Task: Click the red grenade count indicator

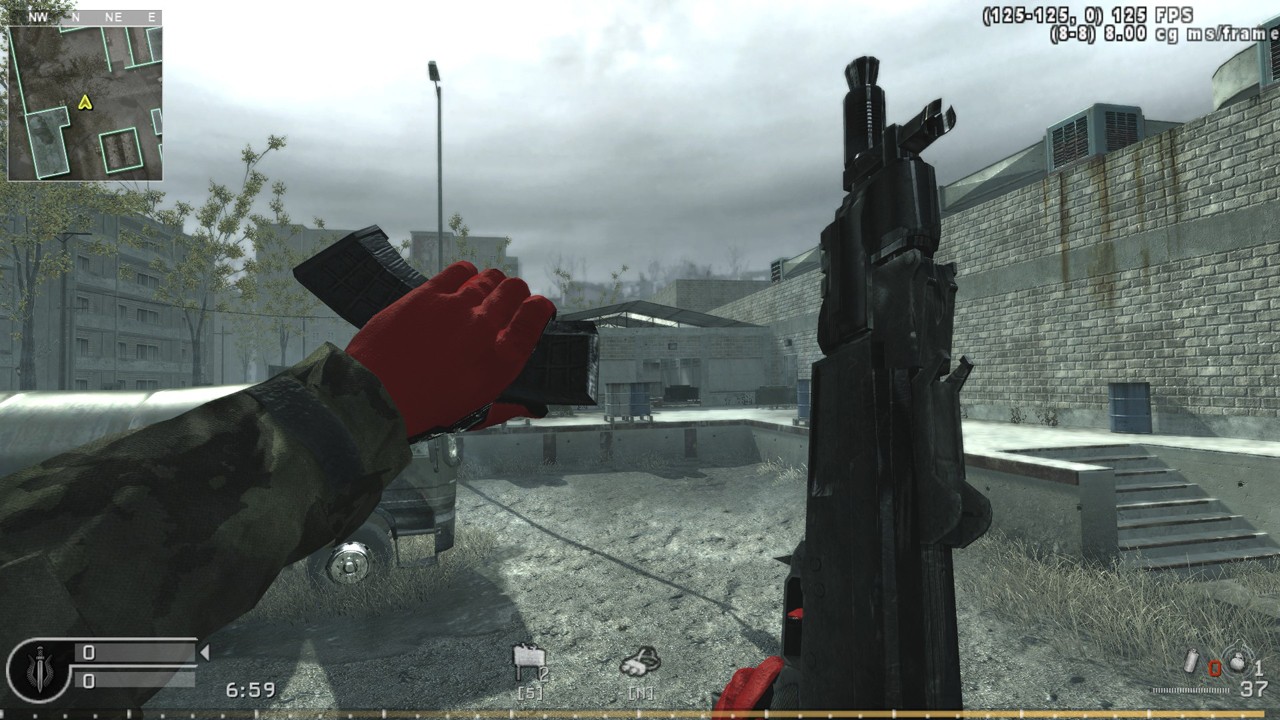Action: pos(1216,668)
